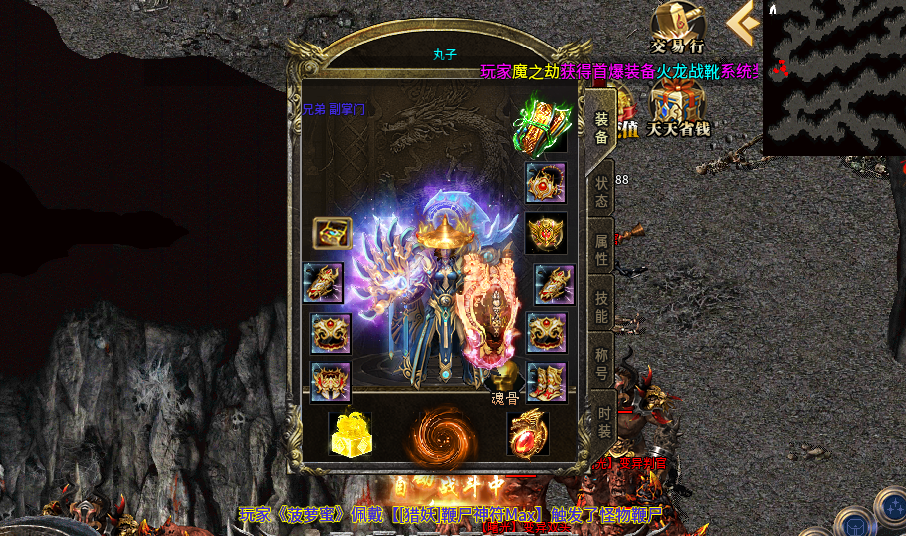This screenshot has height=536, width=906.
Task: Select the golden boots equipment slot
Action: (x=547, y=382)
